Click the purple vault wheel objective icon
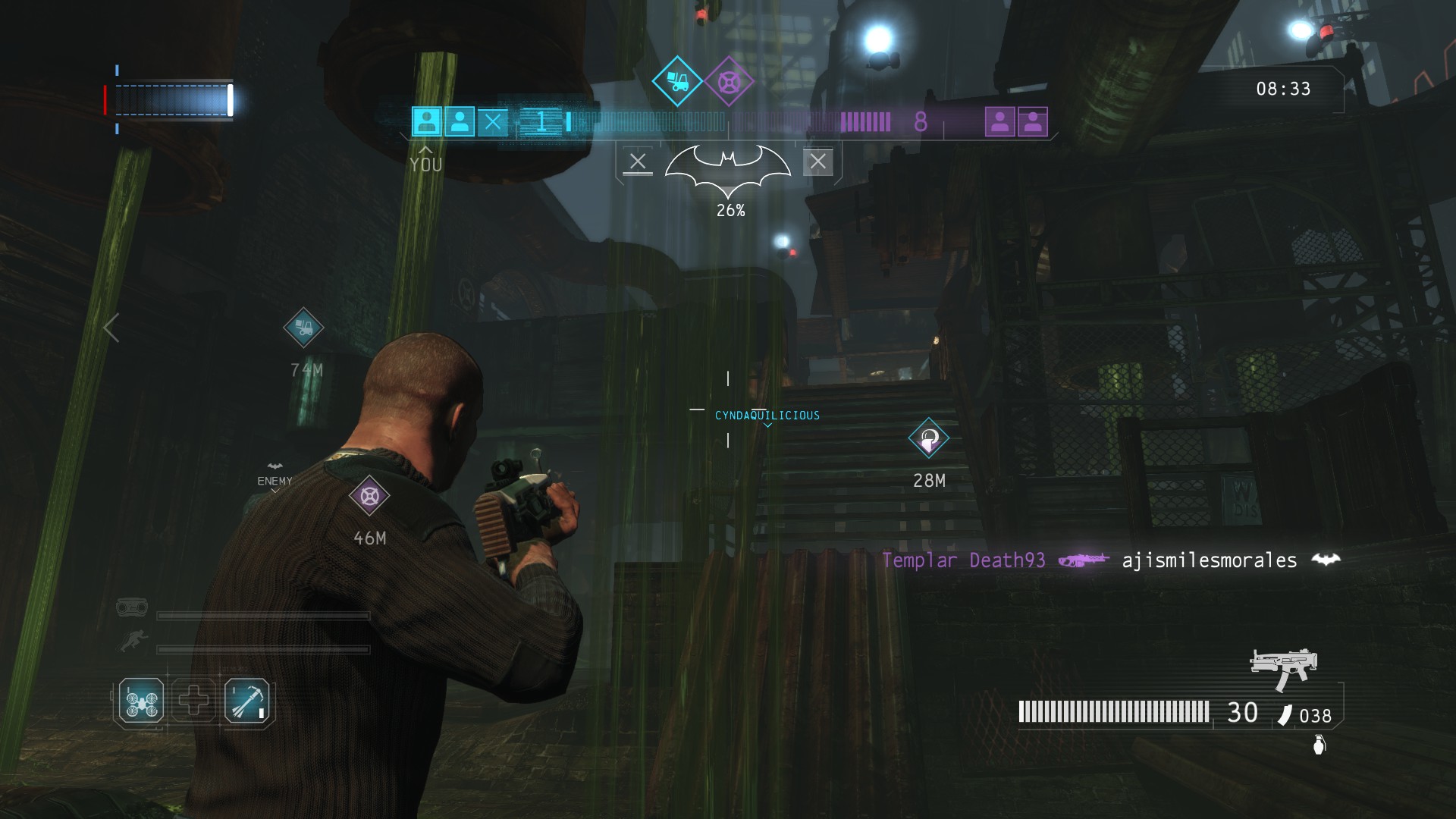The height and width of the screenshot is (819, 1456). [729, 80]
